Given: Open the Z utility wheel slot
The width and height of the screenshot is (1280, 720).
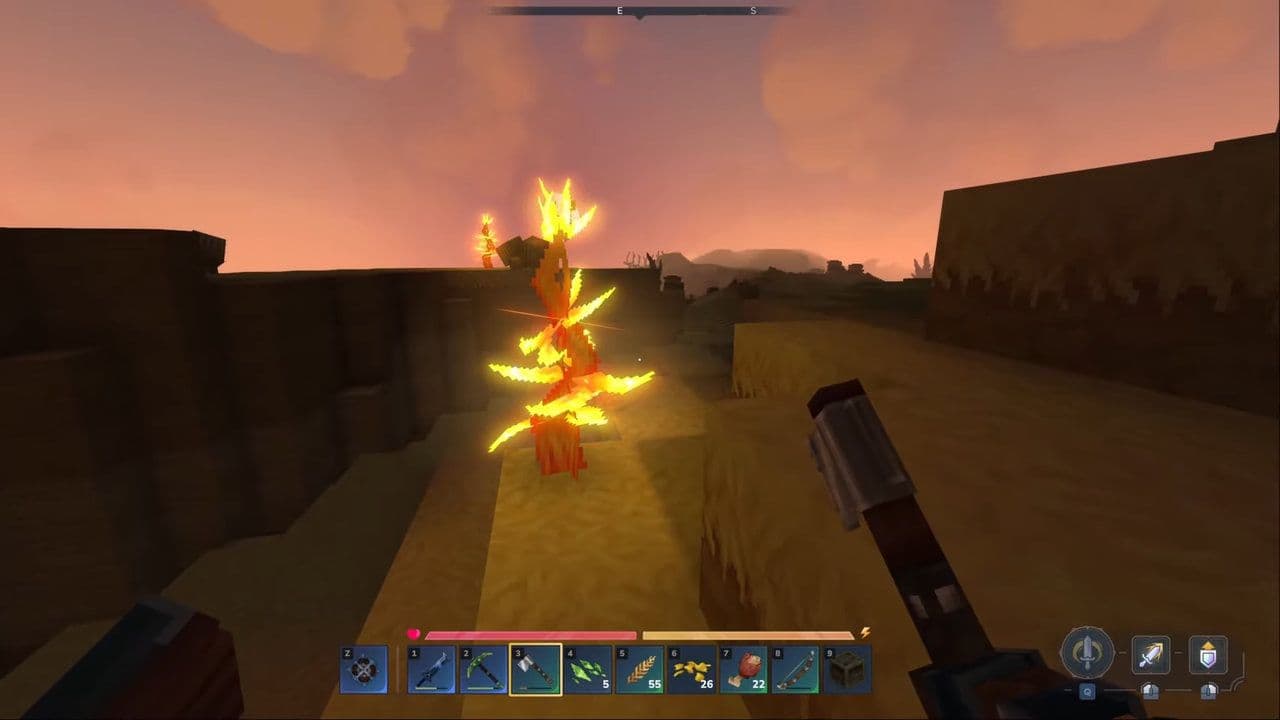Looking at the screenshot, I should tap(362, 668).
